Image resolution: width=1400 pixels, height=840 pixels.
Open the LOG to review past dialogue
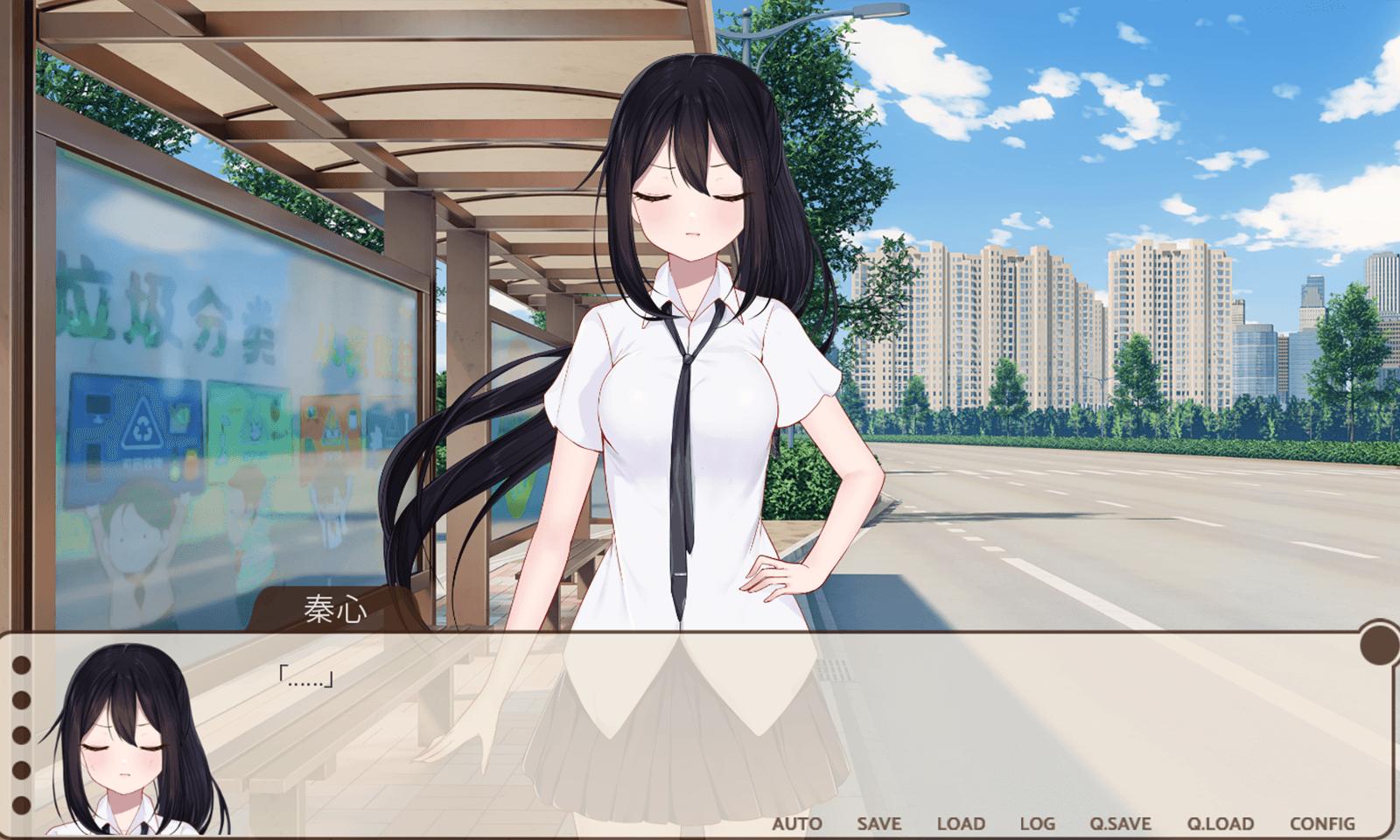(1037, 823)
